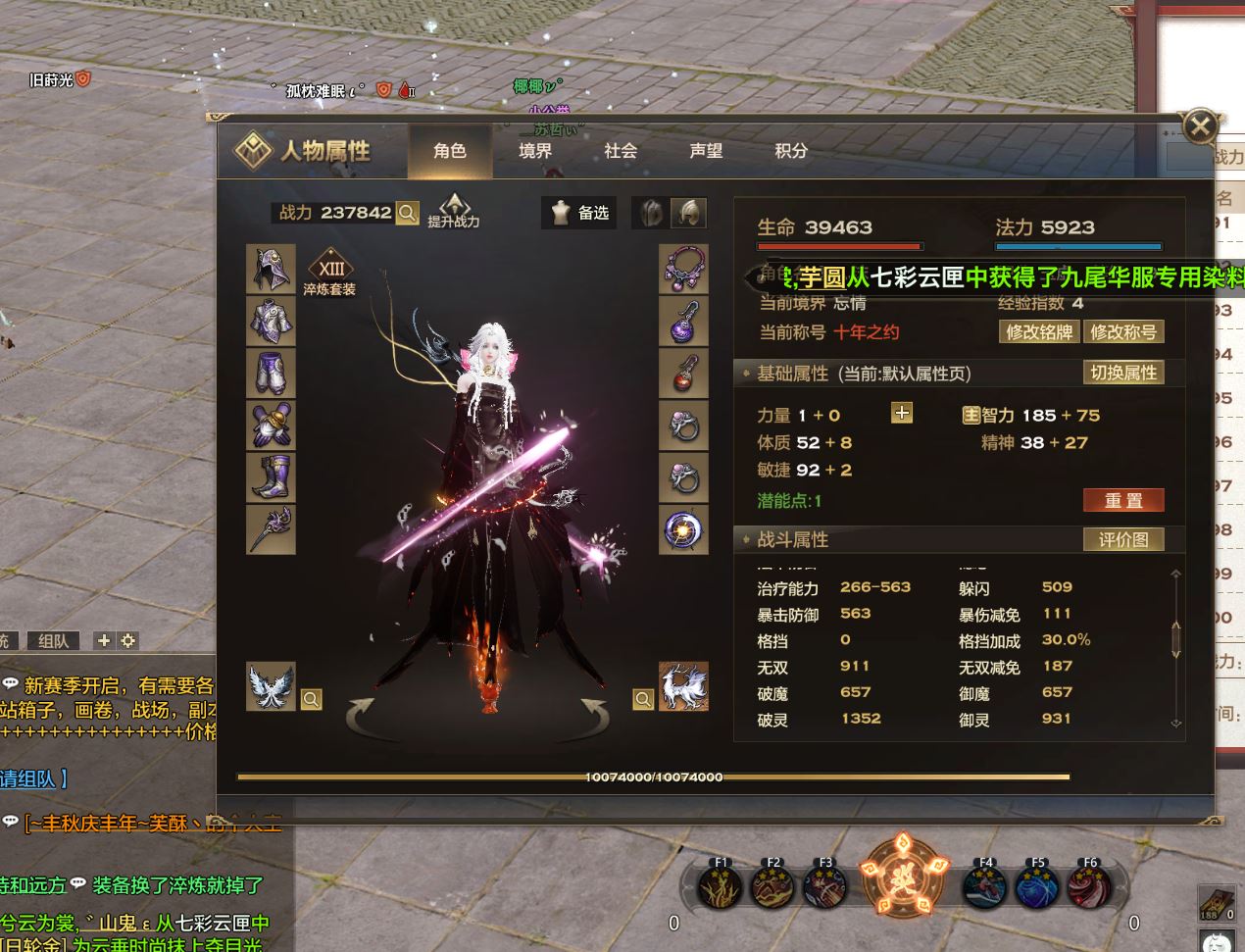Image resolution: width=1245 pixels, height=952 pixels.
Task: Choose the 修改称号 title button
Action: pyautogui.click(x=1123, y=332)
